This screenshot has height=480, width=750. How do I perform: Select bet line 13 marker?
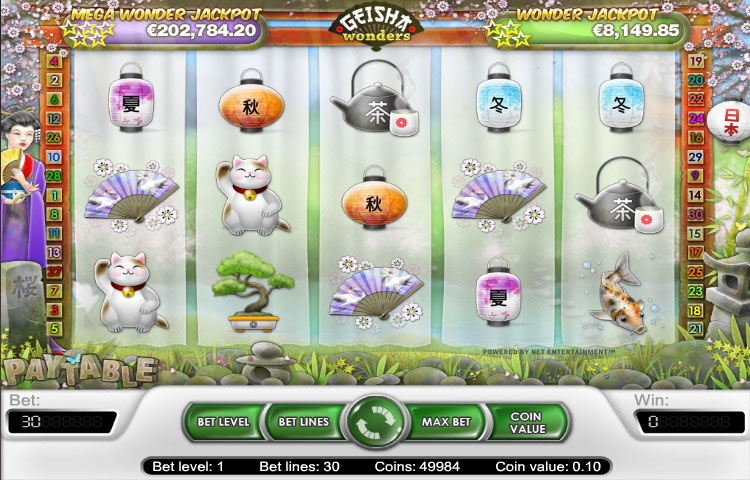coord(54,252)
